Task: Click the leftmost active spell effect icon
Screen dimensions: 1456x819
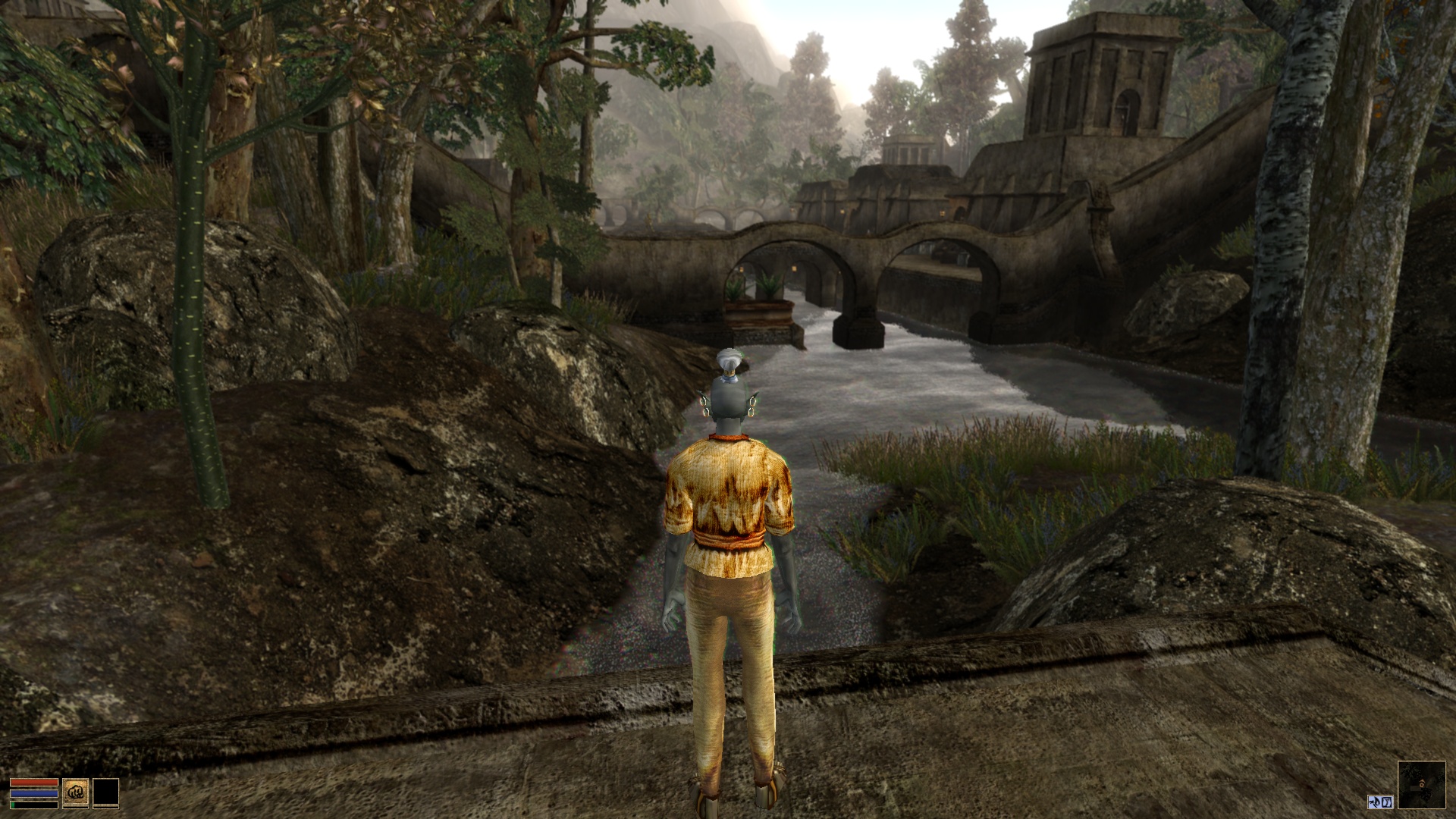Action: tap(1375, 802)
